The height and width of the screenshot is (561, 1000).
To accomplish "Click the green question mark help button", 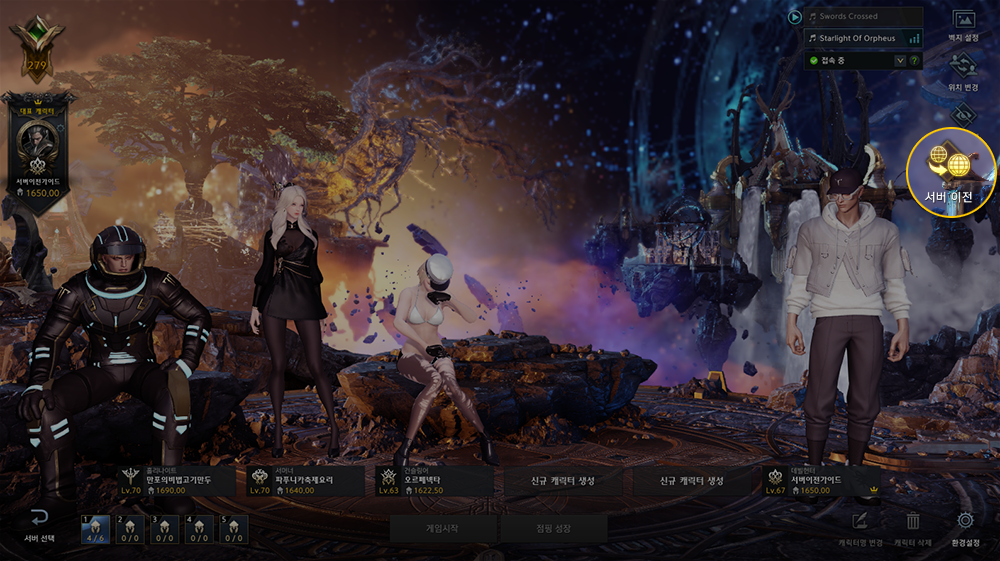I will click(914, 61).
